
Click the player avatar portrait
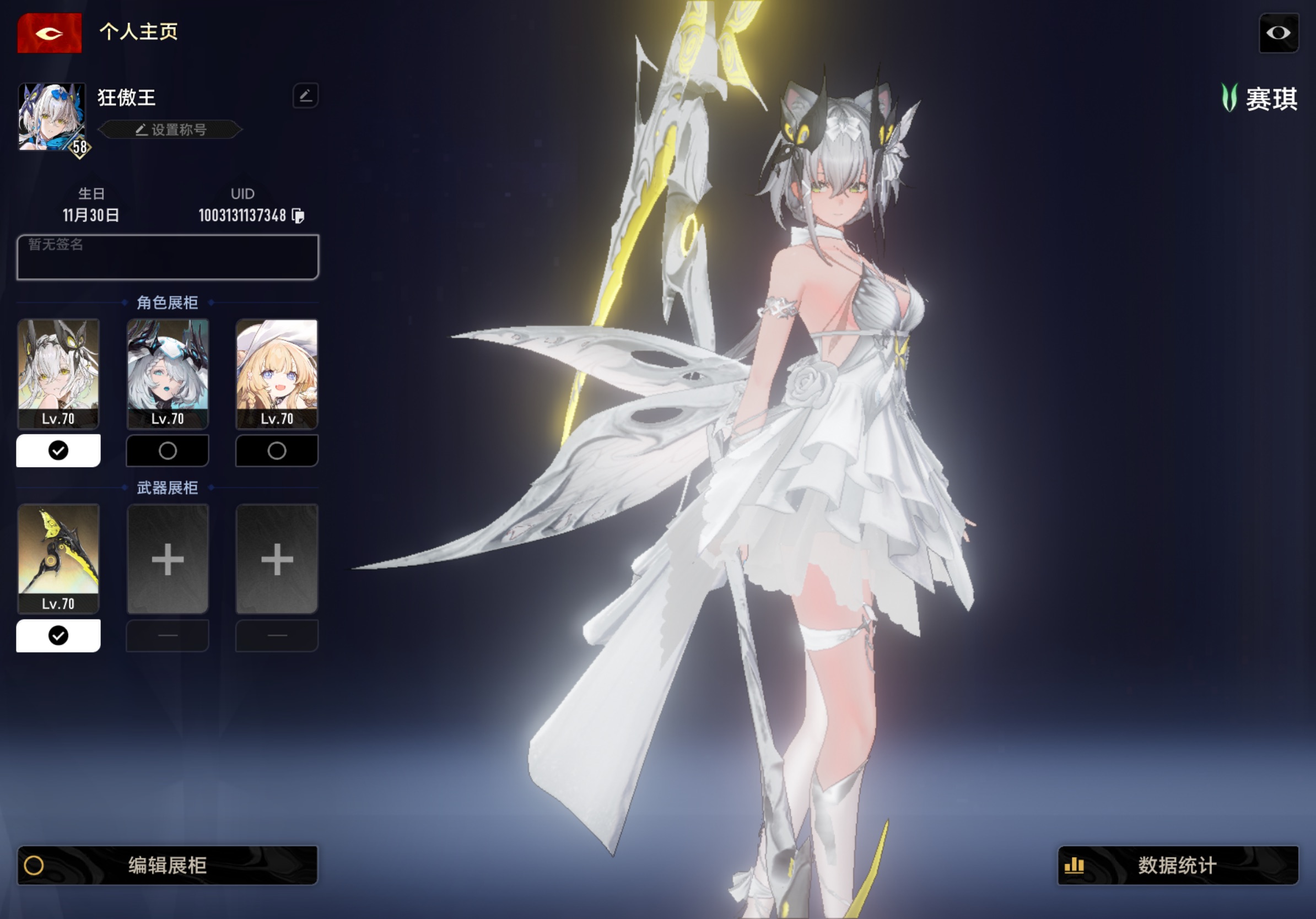click(x=52, y=117)
